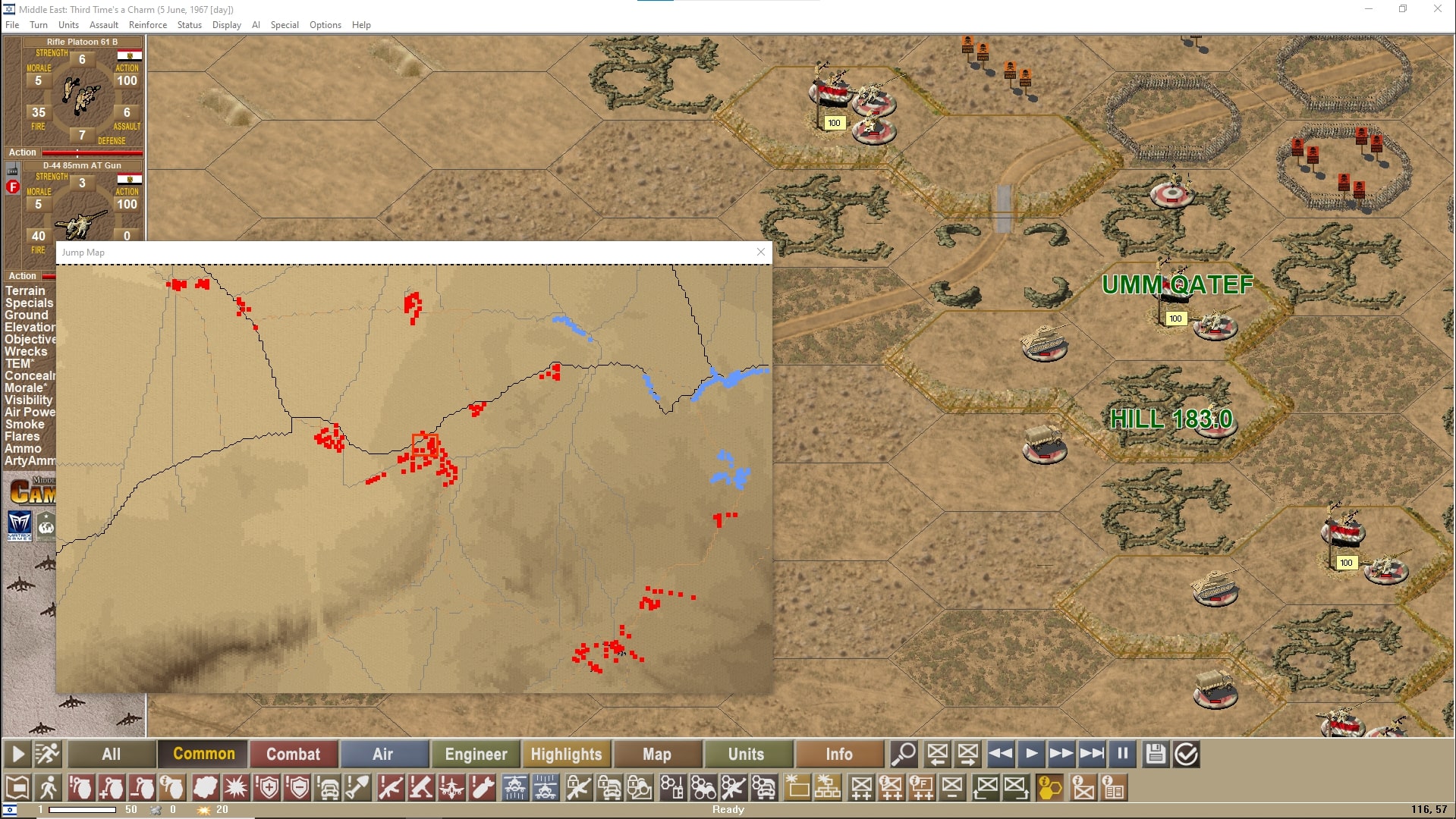The width and height of the screenshot is (1456, 819).
Task: Click the Info toolbar button
Action: 838,754
